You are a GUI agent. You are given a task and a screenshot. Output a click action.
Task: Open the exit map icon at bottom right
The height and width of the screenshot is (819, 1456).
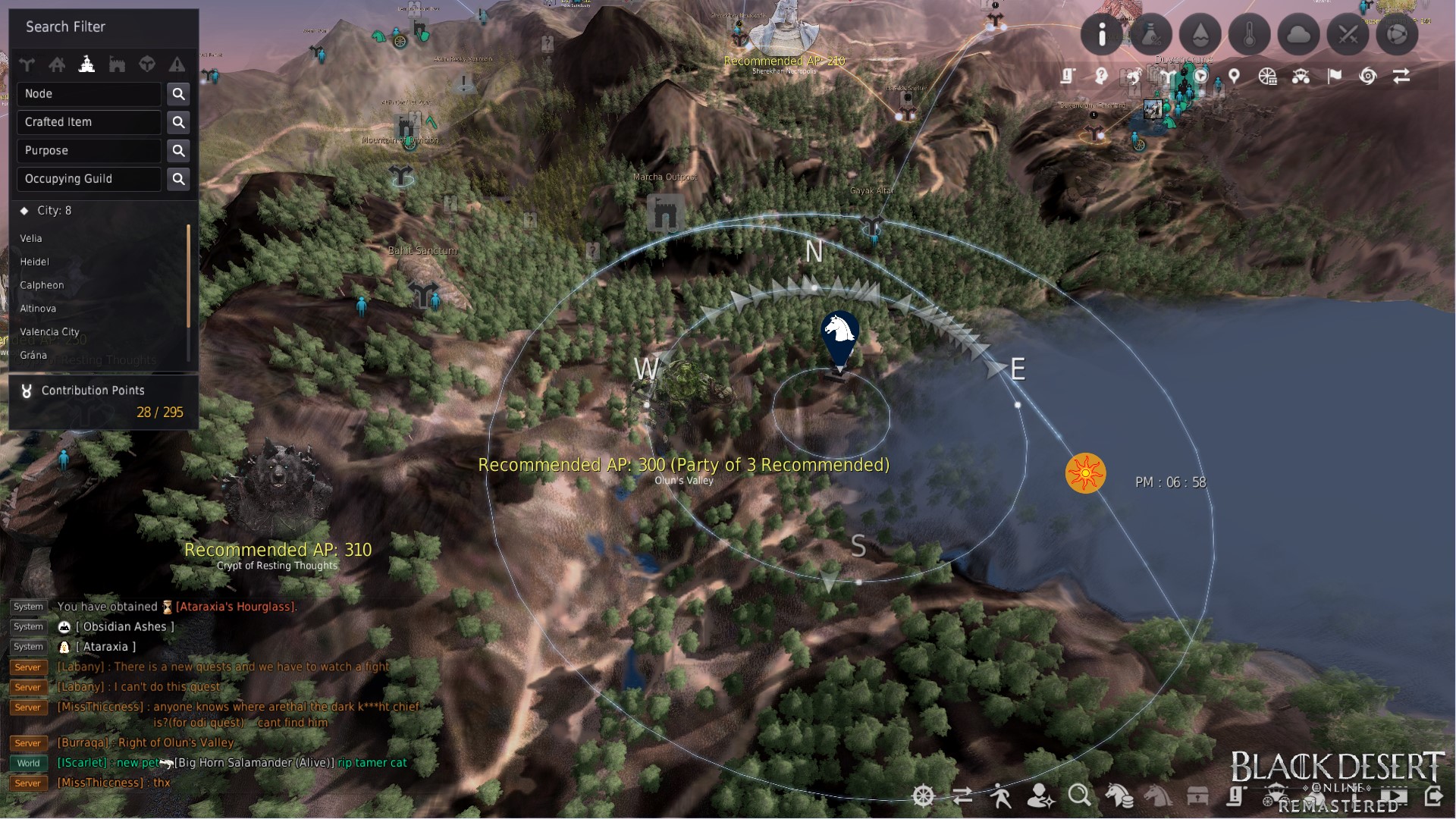[x=1436, y=796]
